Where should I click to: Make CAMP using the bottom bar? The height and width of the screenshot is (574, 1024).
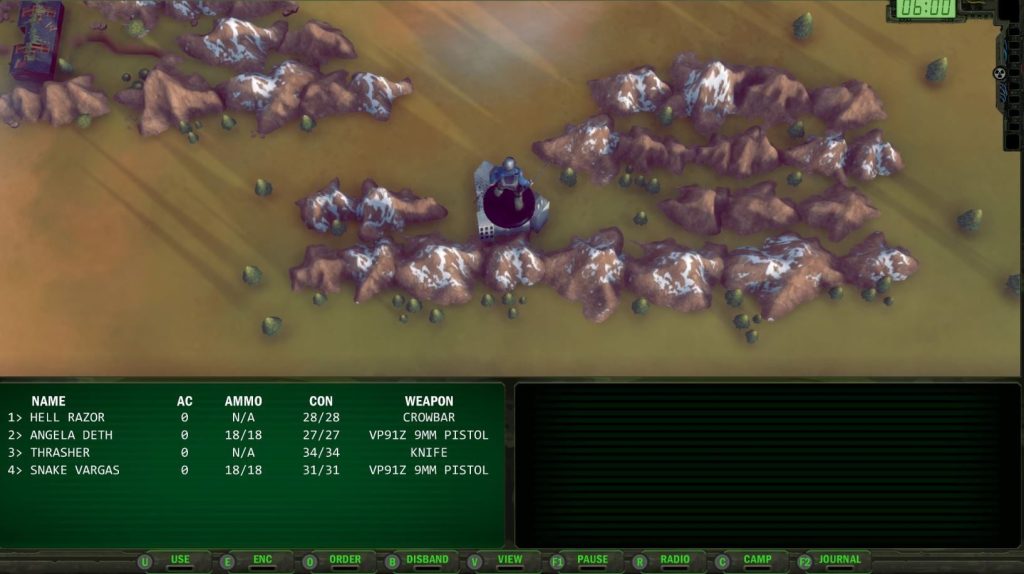[x=757, y=560]
